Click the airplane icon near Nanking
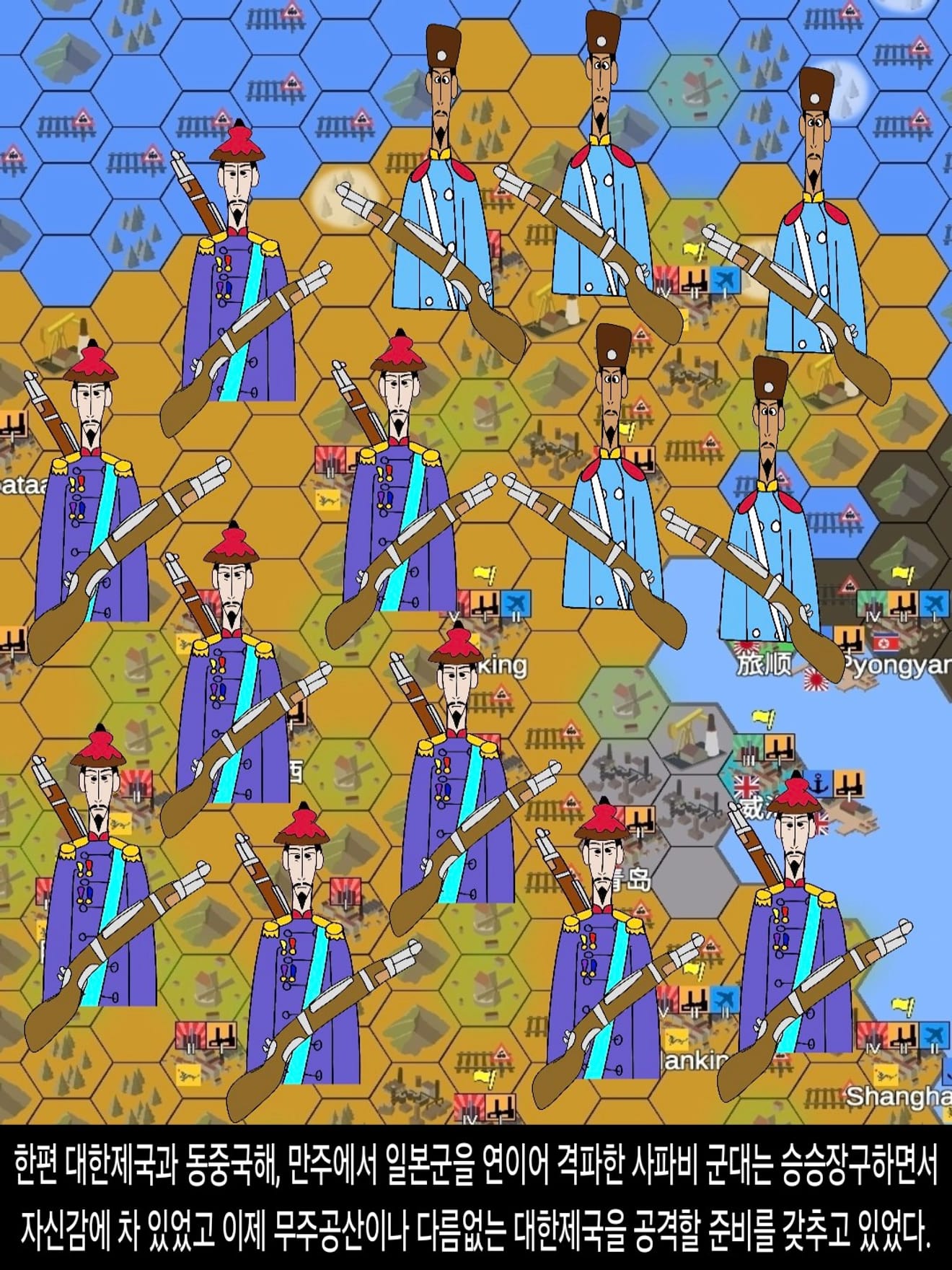The width and height of the screenshot is (952, 1270). 723,1000
